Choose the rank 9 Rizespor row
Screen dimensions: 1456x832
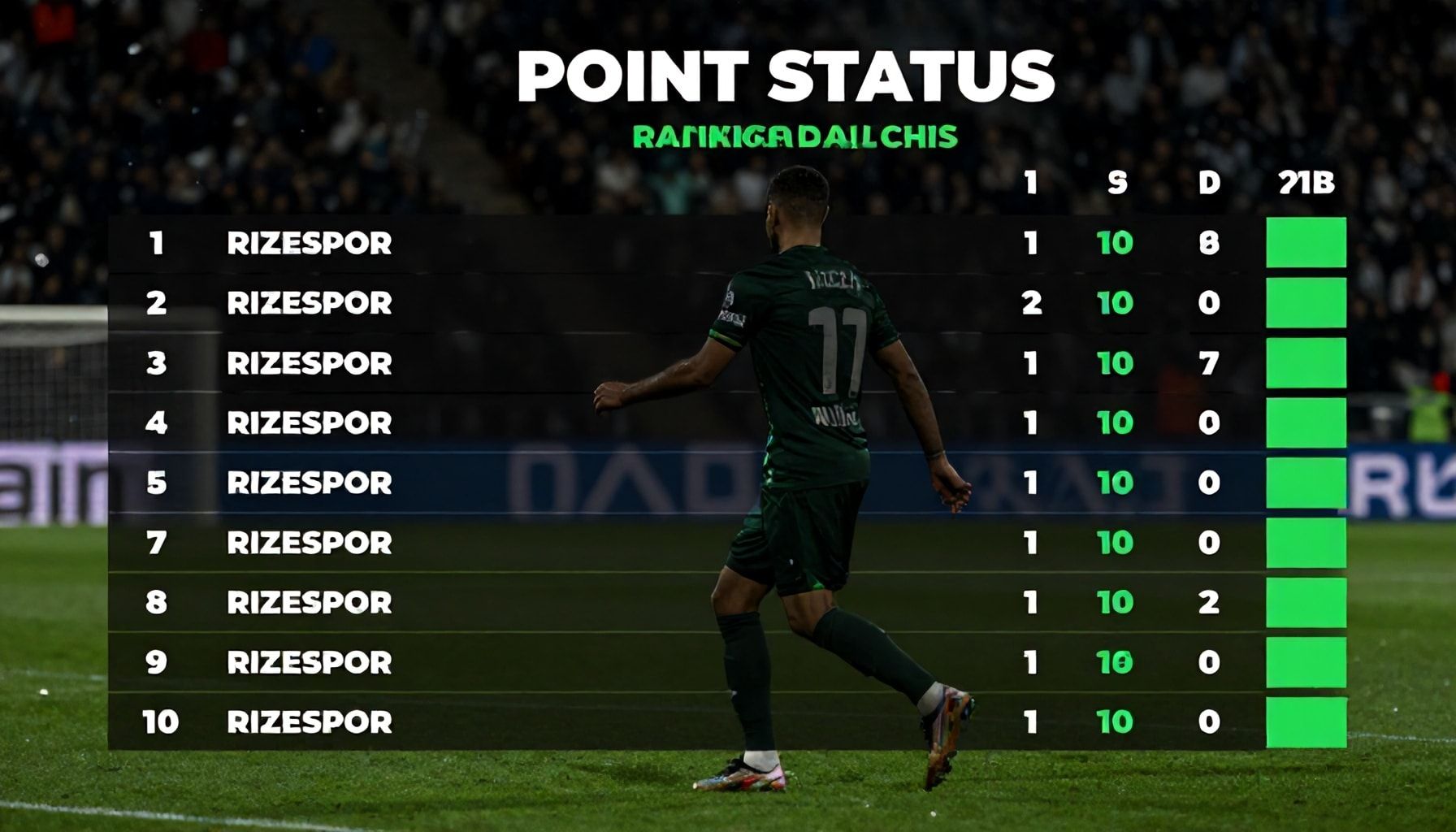[x=309, y=662]
